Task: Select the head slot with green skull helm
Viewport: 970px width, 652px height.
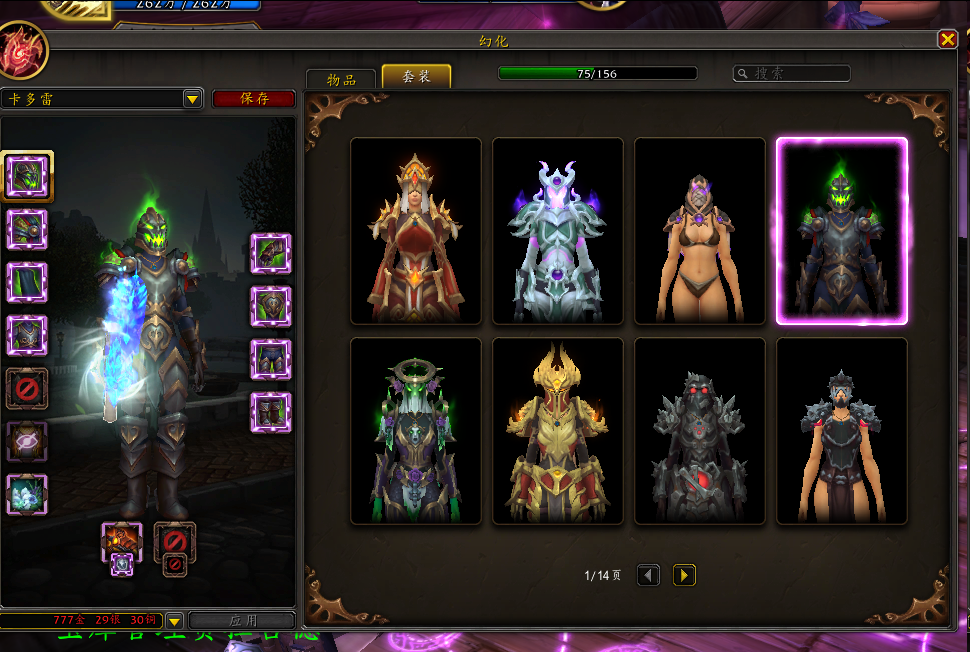Action: (27, 176)
